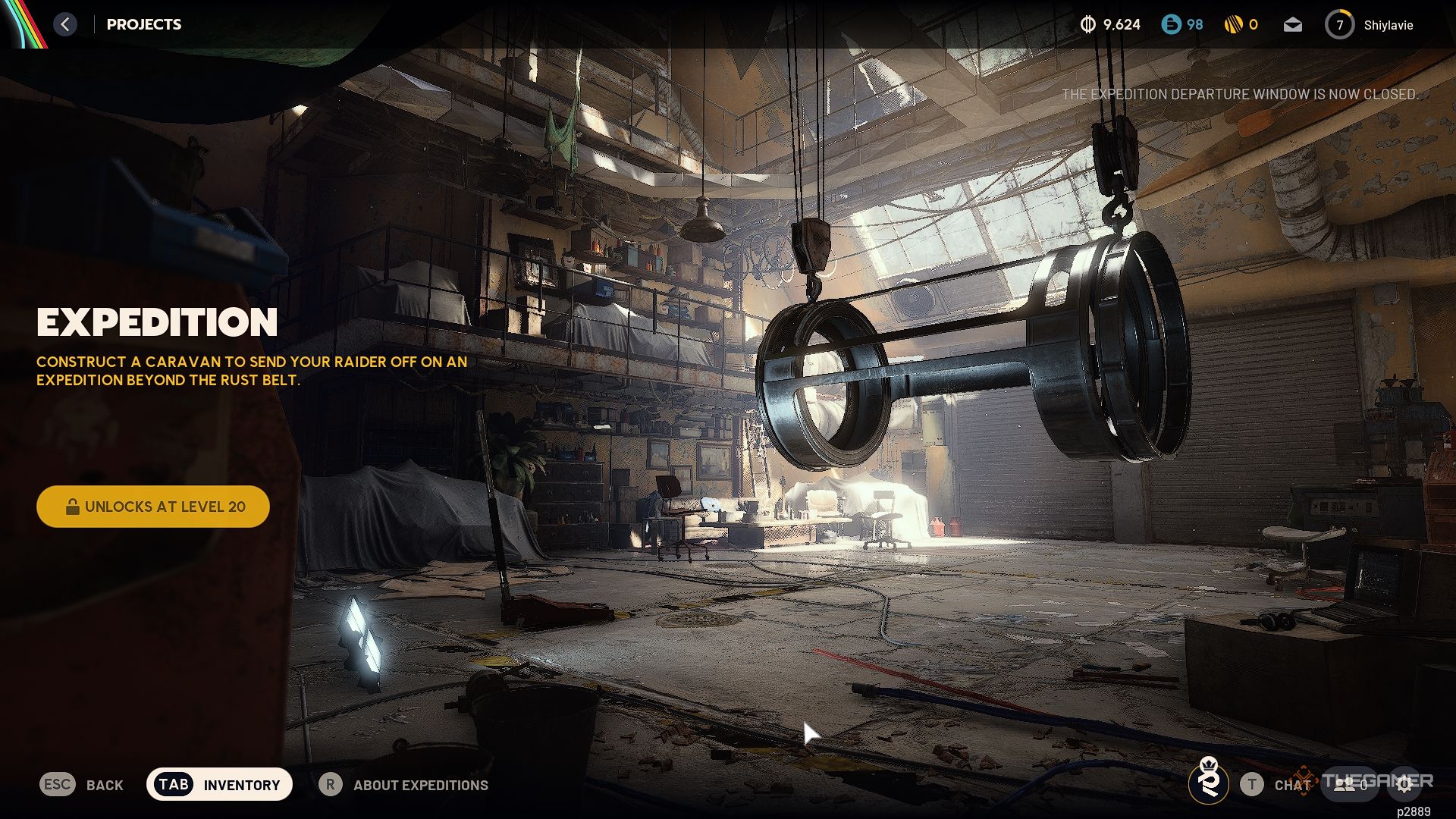
Task: Open the Inventory from the bottom bar
Action: tap(219, 785)
